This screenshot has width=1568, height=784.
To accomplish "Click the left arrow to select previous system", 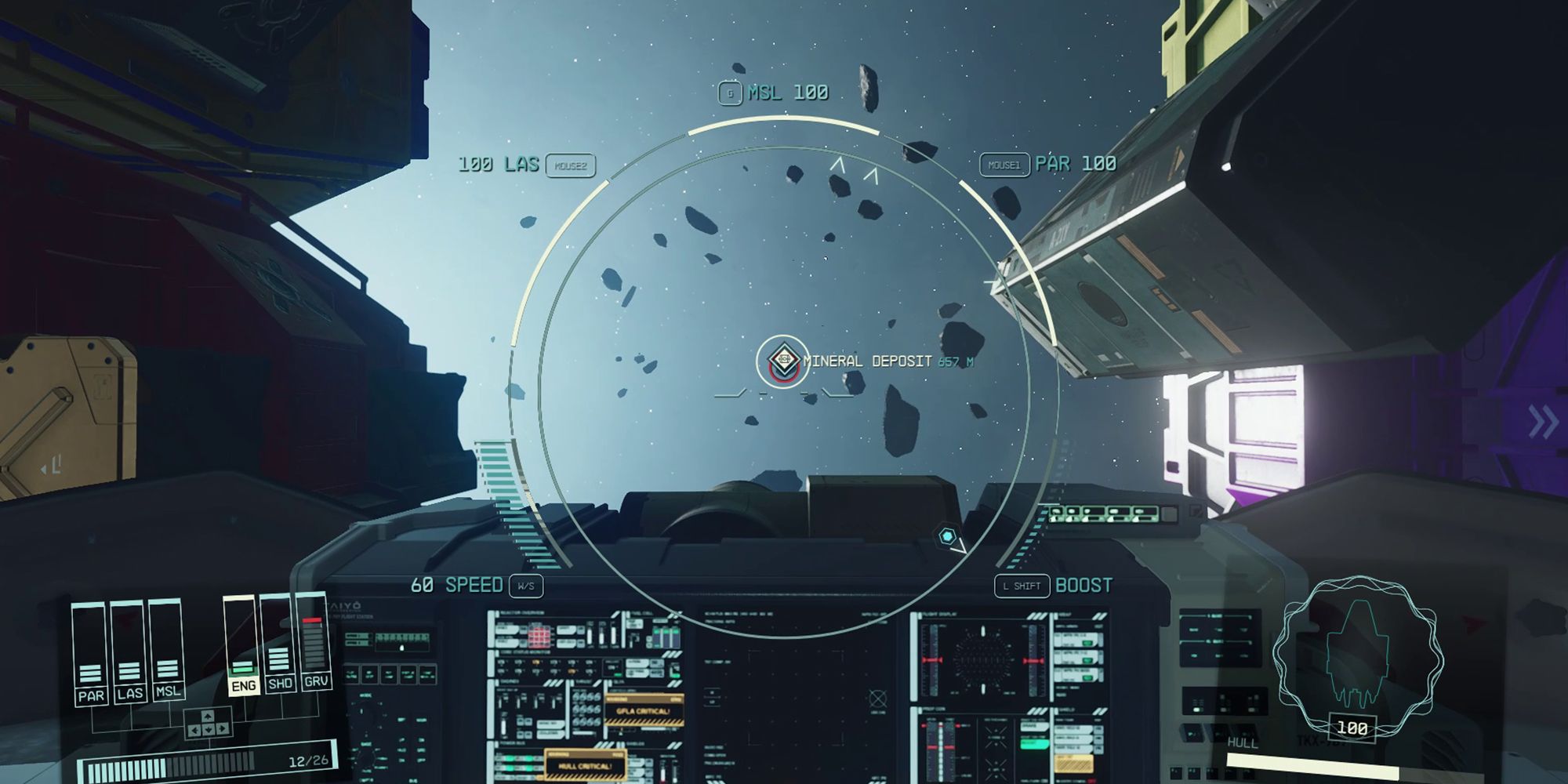I will [194, 729].
